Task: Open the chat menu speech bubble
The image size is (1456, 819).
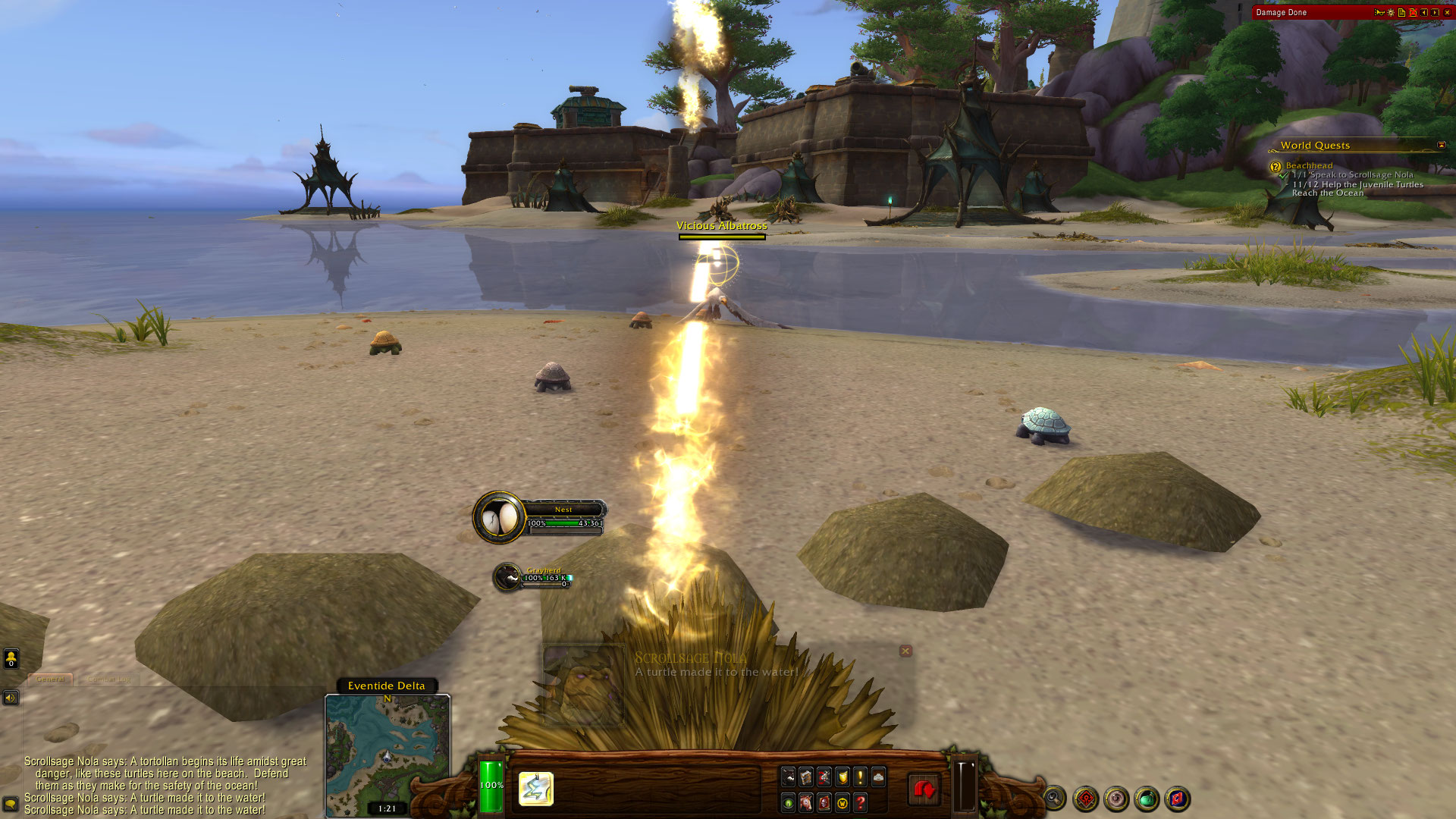Action: click(11, 804)
